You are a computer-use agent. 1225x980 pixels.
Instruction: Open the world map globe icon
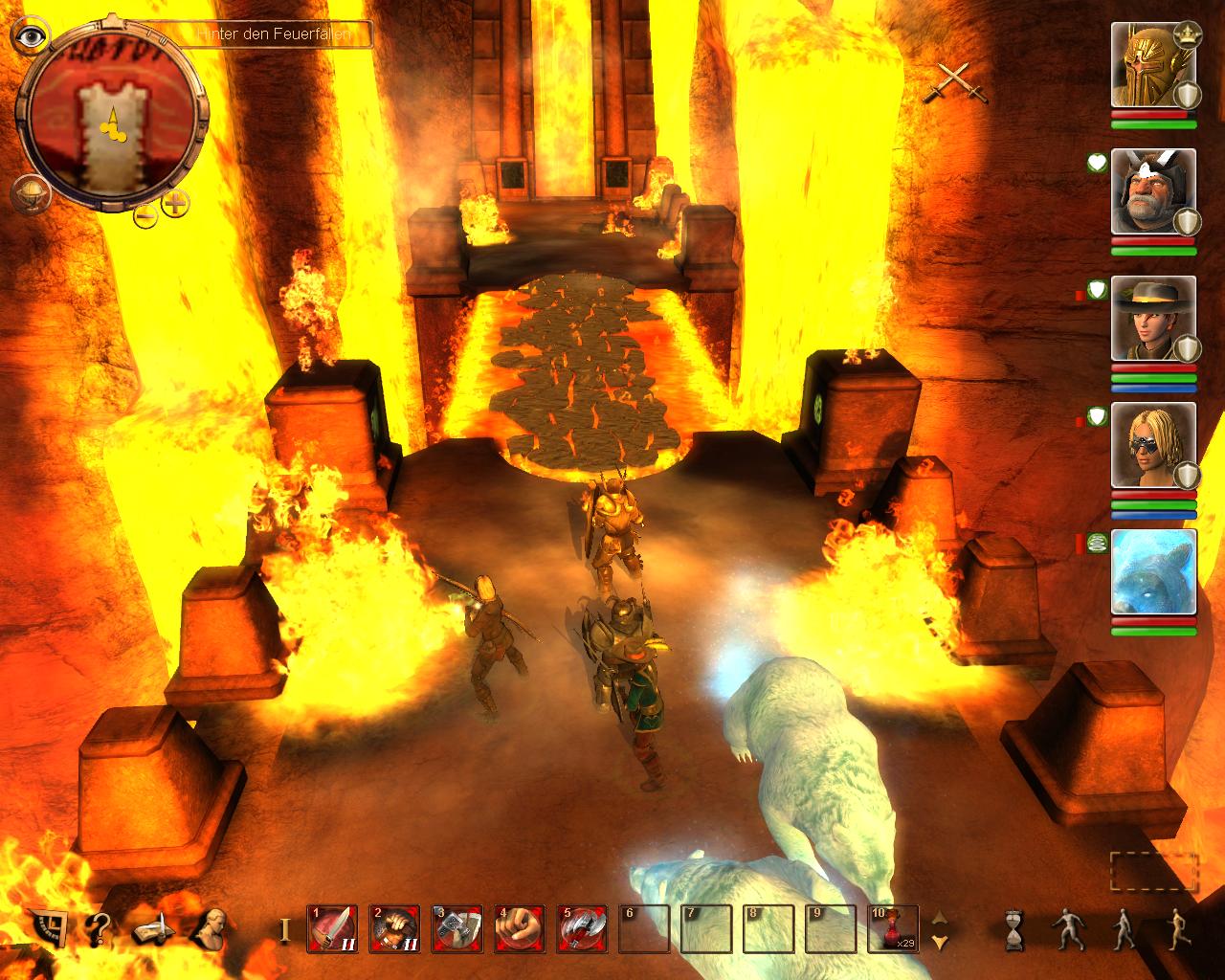[x=28, y=193]
